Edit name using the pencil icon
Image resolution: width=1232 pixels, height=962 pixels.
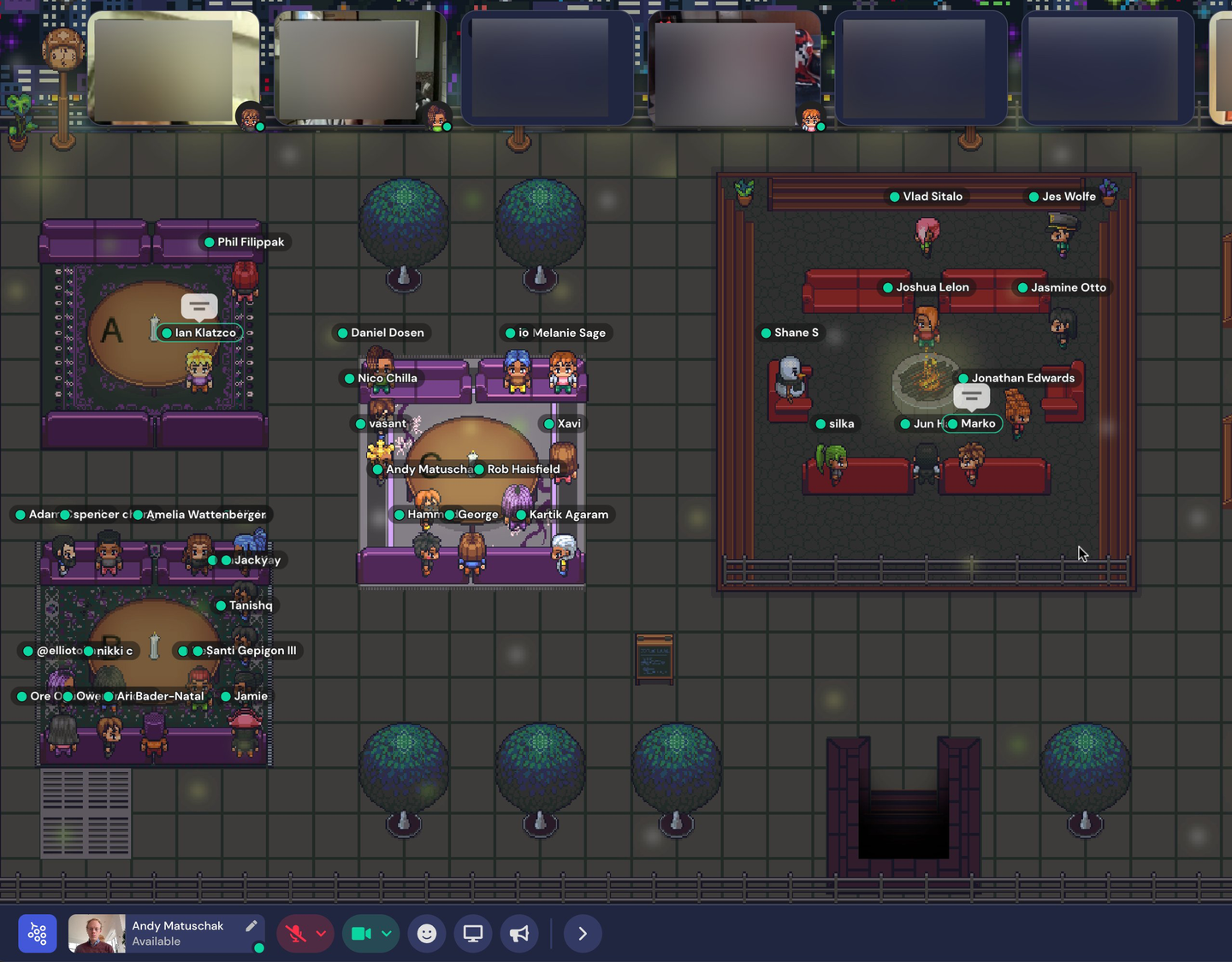pyautogui.click(x=252, y=926)
